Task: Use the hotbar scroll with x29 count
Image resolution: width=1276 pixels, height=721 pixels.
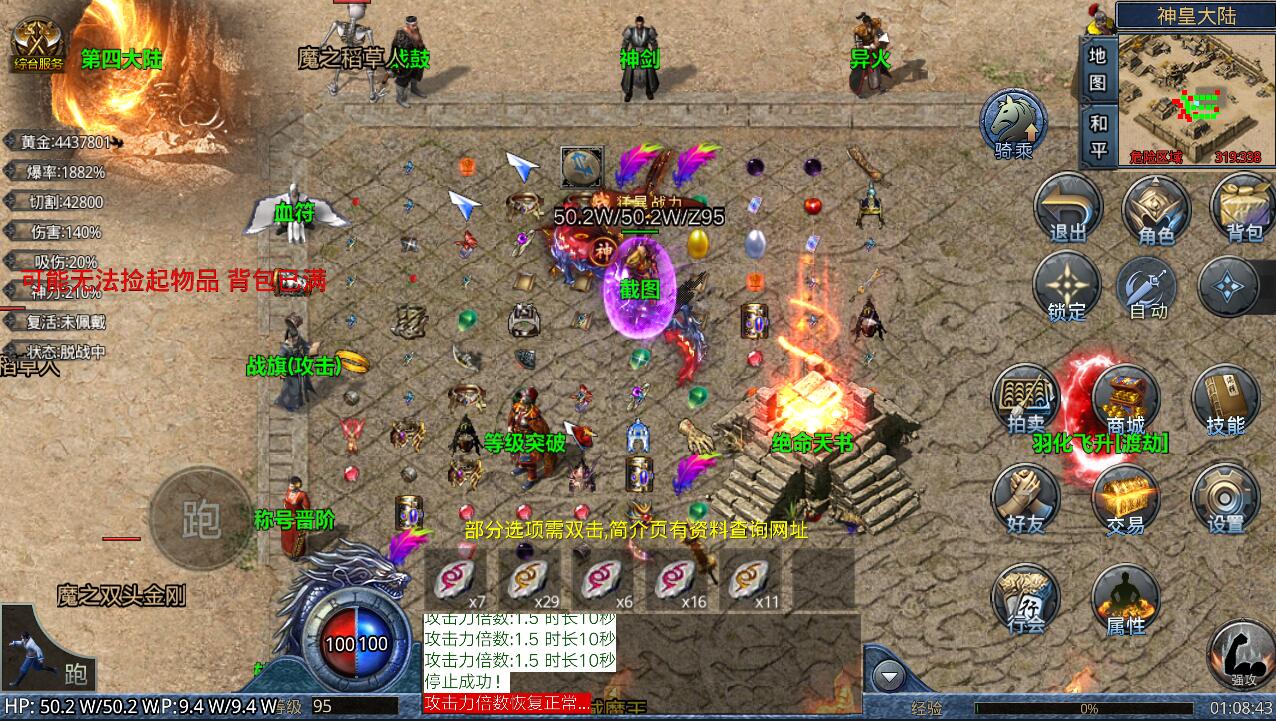Action: pyautogui.click(x=530, y=582)
